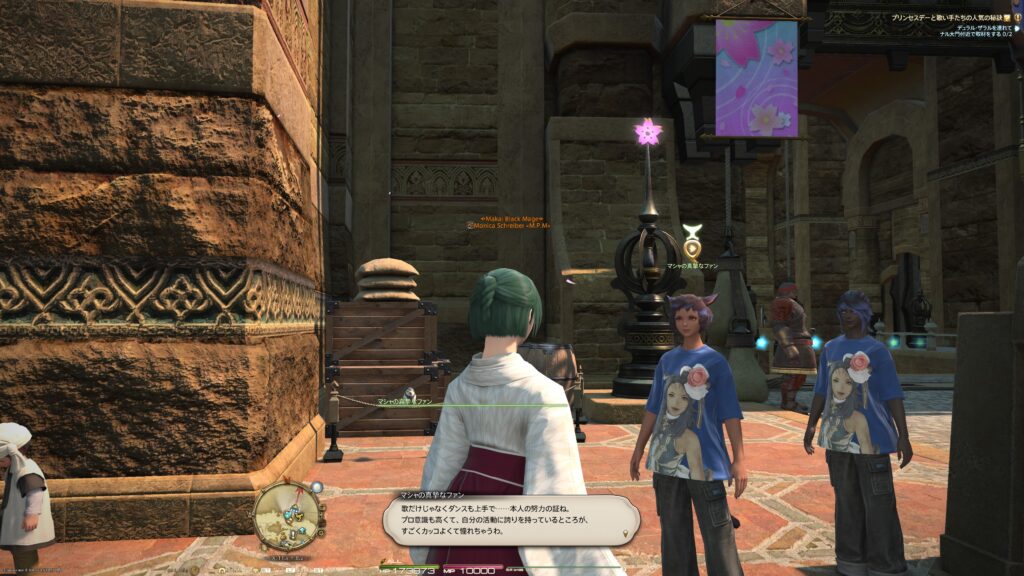Viewport: 1024px width, 576px height.
Task: Click the quest exclamation icon in the tracker
Action: coord(1018,18)
